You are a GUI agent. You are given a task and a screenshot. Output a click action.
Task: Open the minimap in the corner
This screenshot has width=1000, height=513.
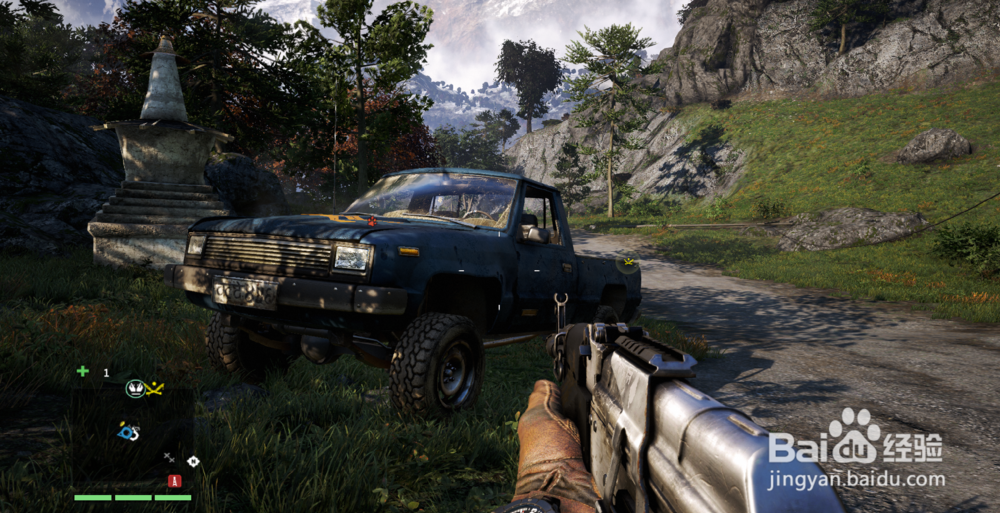click(130, 430)
